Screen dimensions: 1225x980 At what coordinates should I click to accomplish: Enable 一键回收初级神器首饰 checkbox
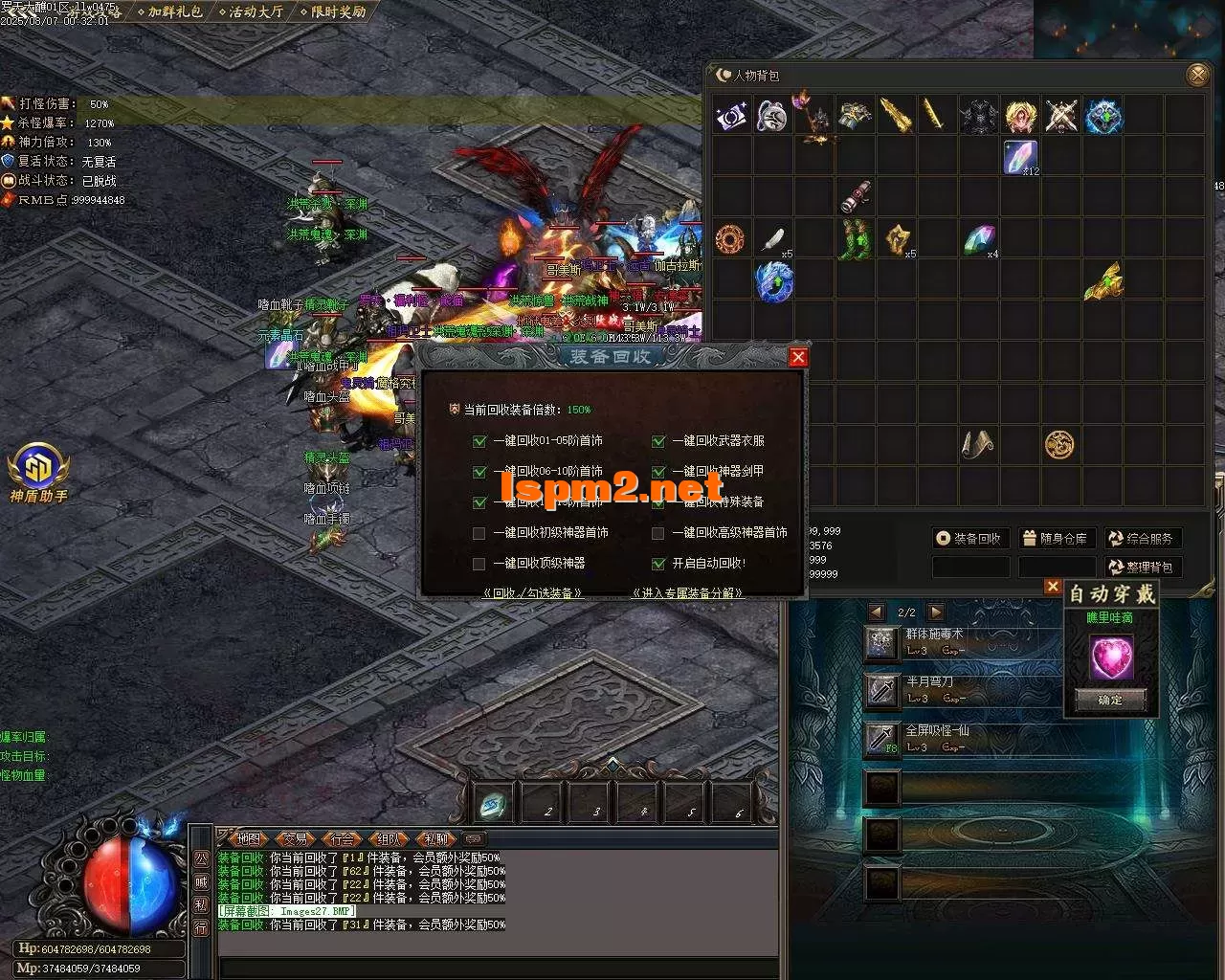pos(479,533)
